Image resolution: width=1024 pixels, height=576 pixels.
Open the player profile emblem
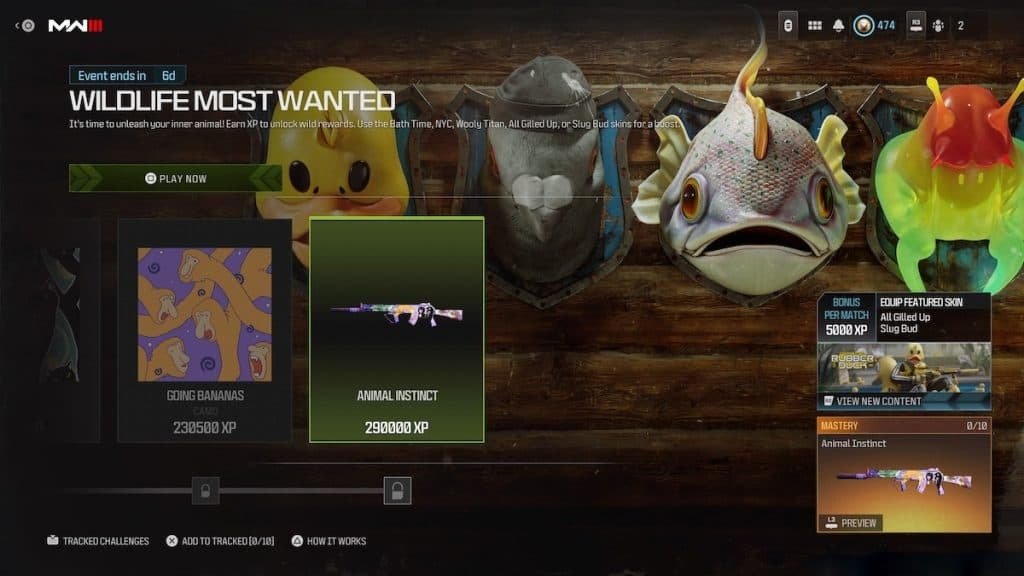[x=864, y=25]
